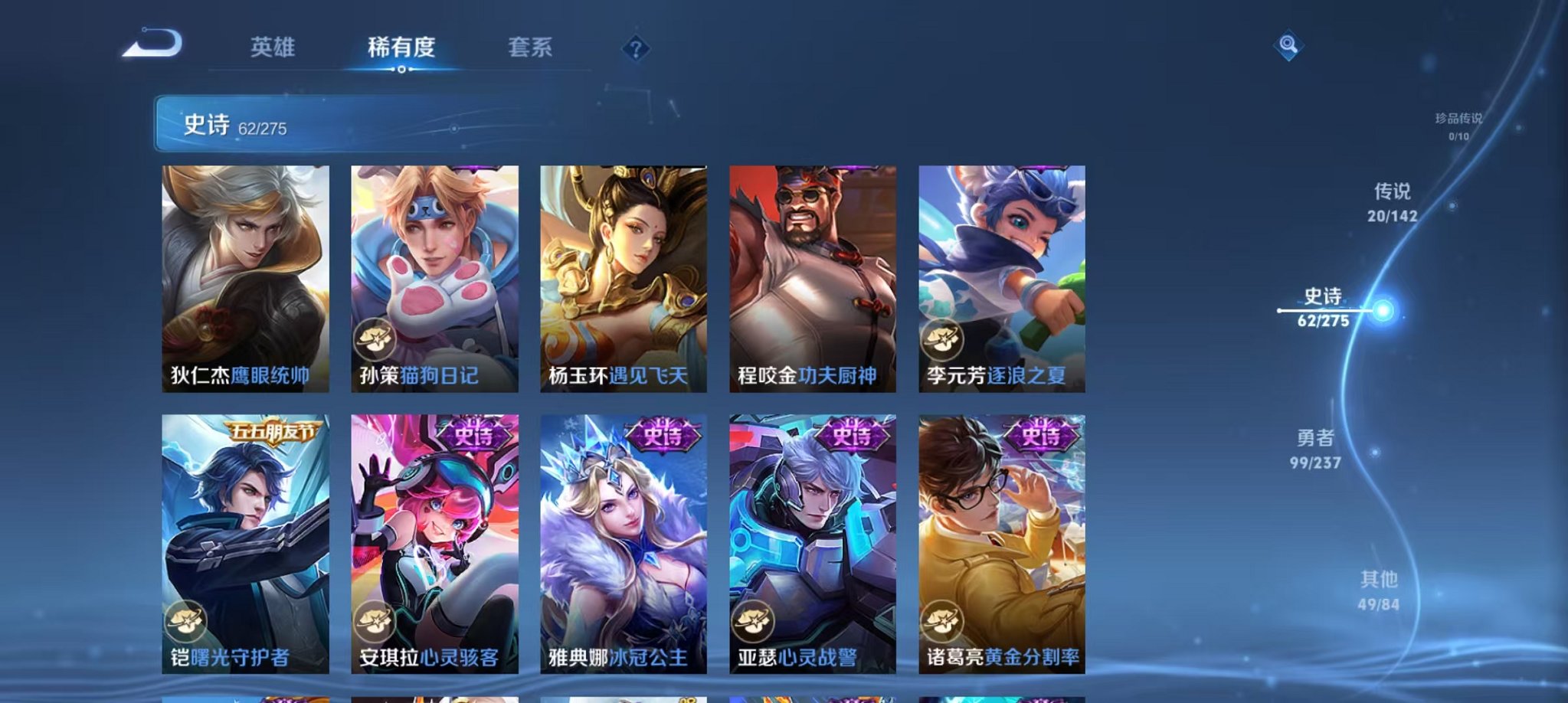Switch to the 英雄 tab
The height and width of the screenshot is (703, 1568).
274,47
